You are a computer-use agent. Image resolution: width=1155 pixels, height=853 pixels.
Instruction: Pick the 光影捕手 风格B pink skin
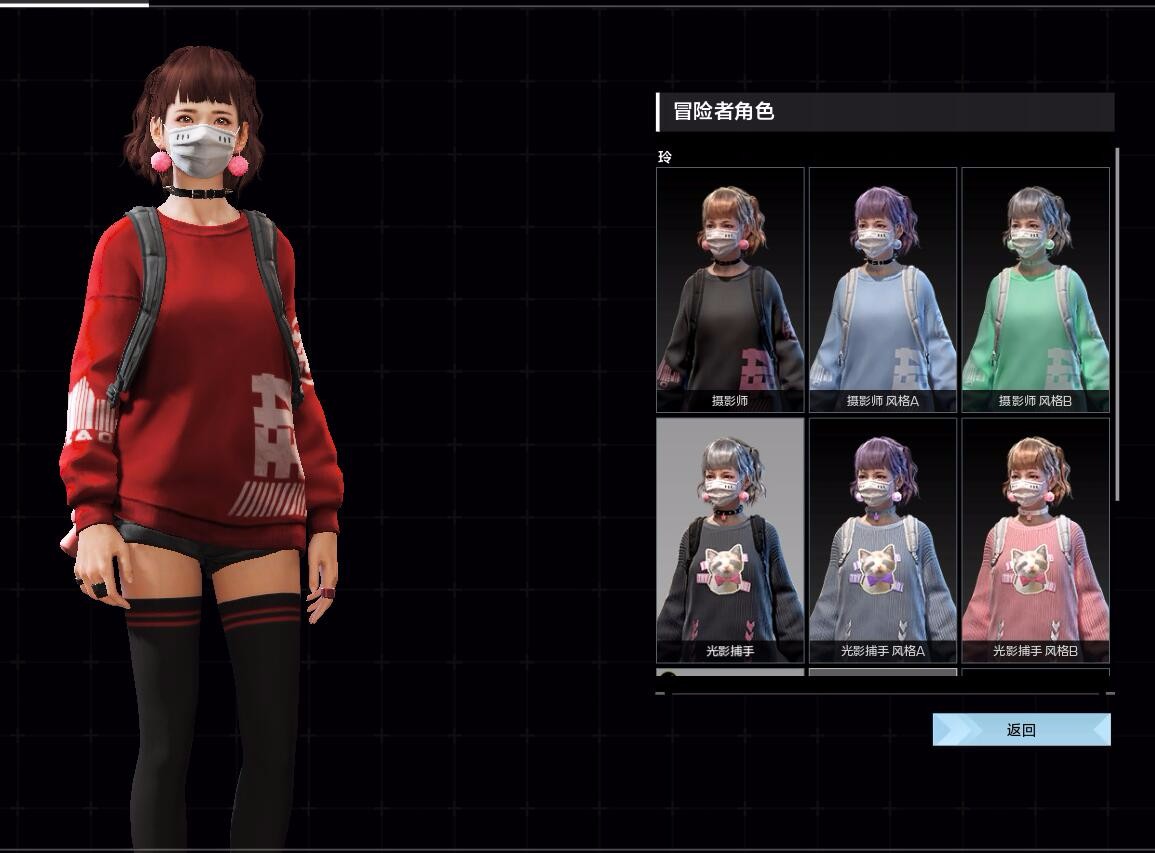point(1035,540)
